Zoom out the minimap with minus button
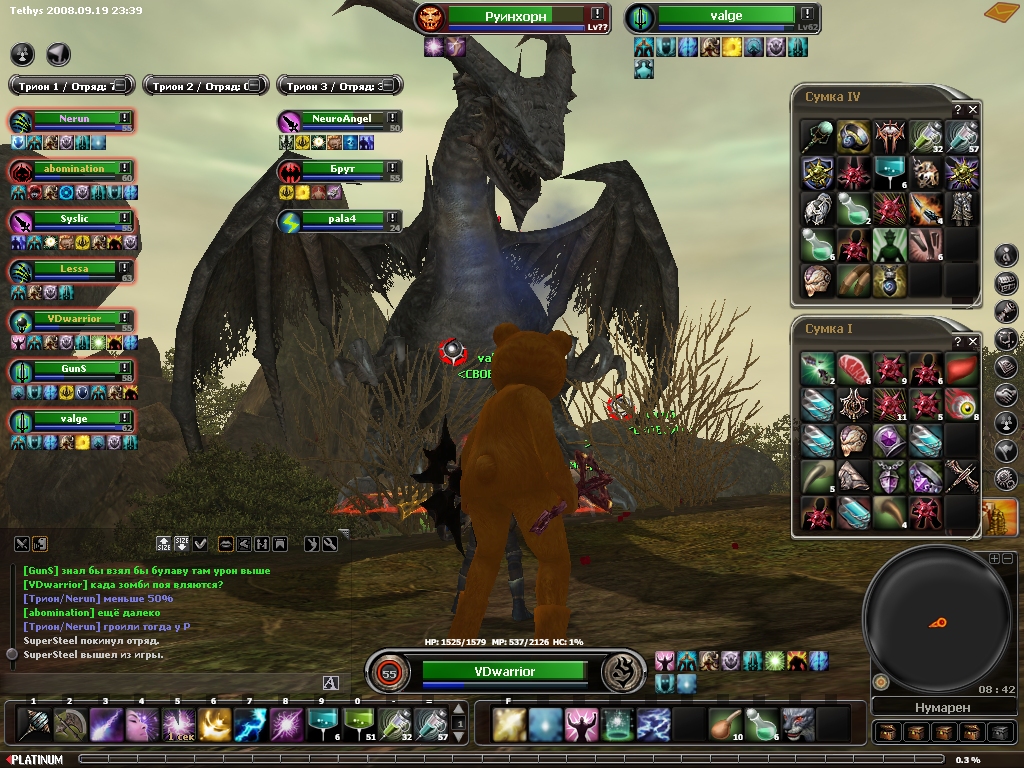Image resolution: width=1024 pixels, height=768 pixels. (x=1007, y=559)
